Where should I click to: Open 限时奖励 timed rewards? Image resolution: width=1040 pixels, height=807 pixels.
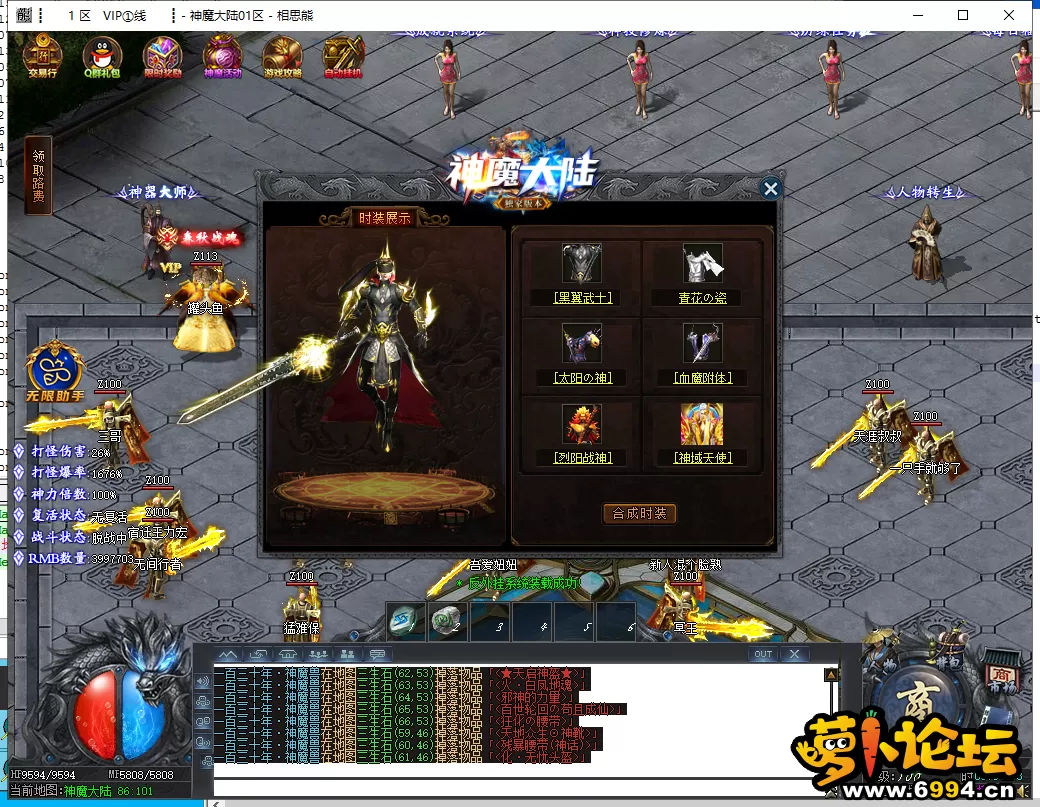coord(162,57)
